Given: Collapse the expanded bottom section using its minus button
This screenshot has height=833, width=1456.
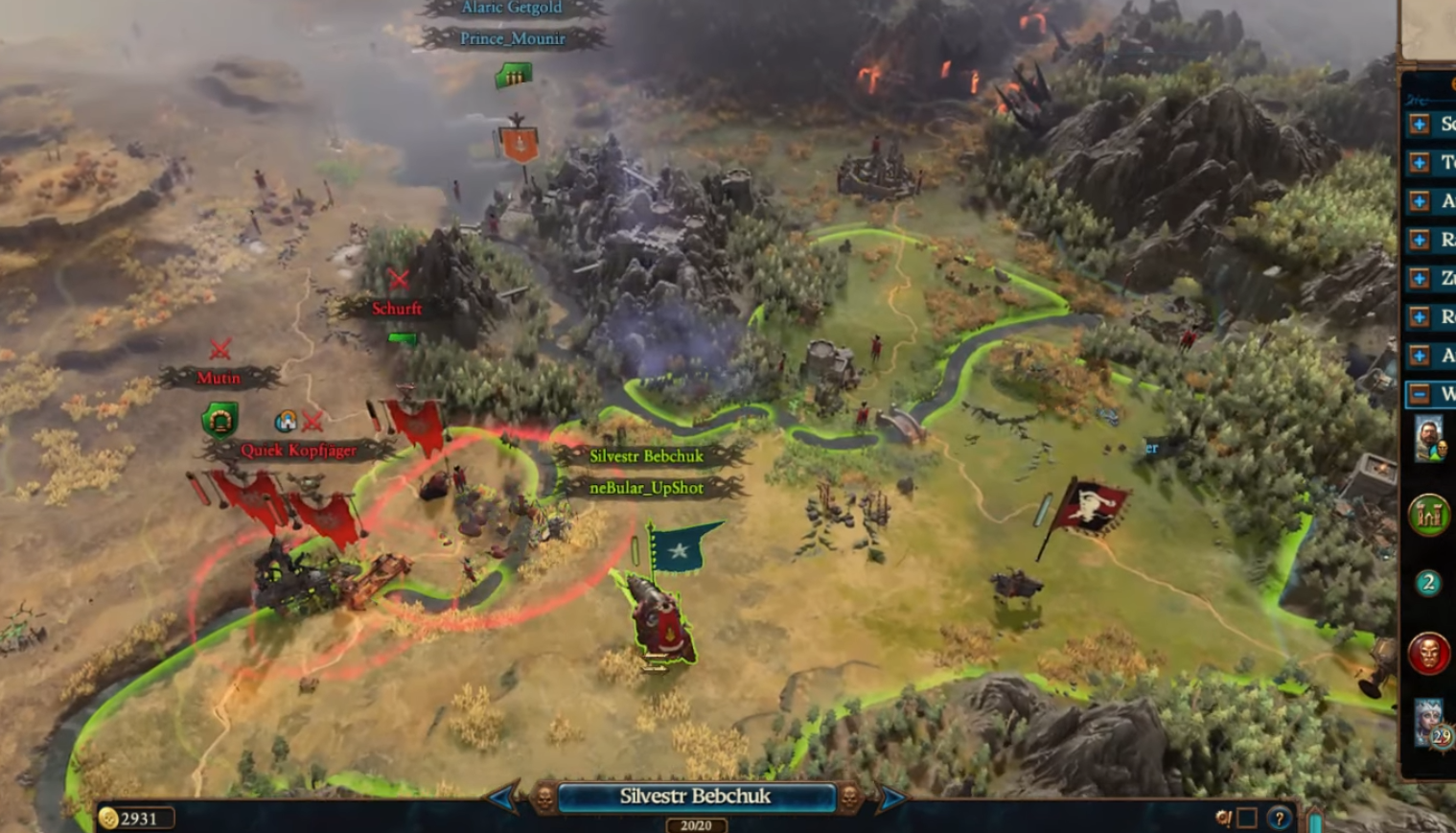Looking at the screenshot, I should pyautogui.click(x=1418, y=392).
